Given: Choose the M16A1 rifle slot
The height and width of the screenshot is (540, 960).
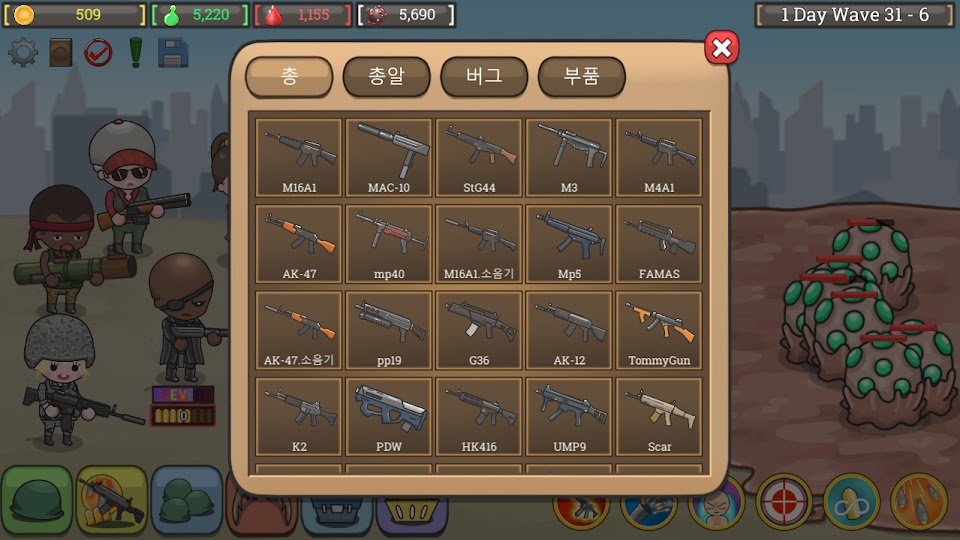Looking at the screenshot, I should tap(299, 157).
